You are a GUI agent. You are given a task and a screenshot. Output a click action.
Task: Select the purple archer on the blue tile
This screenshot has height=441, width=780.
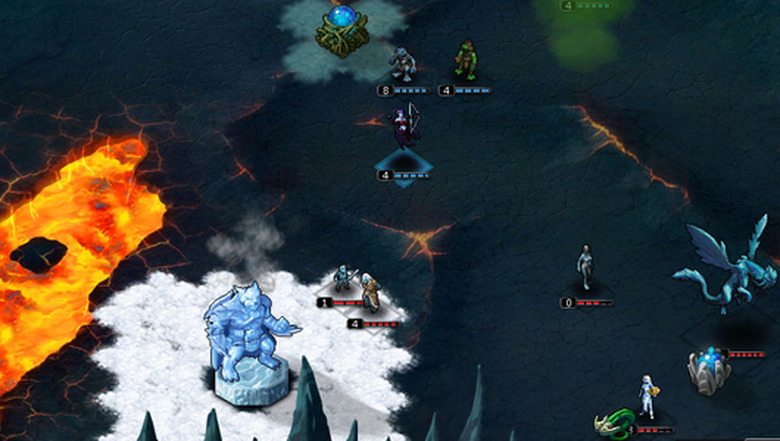click(403, 132)
